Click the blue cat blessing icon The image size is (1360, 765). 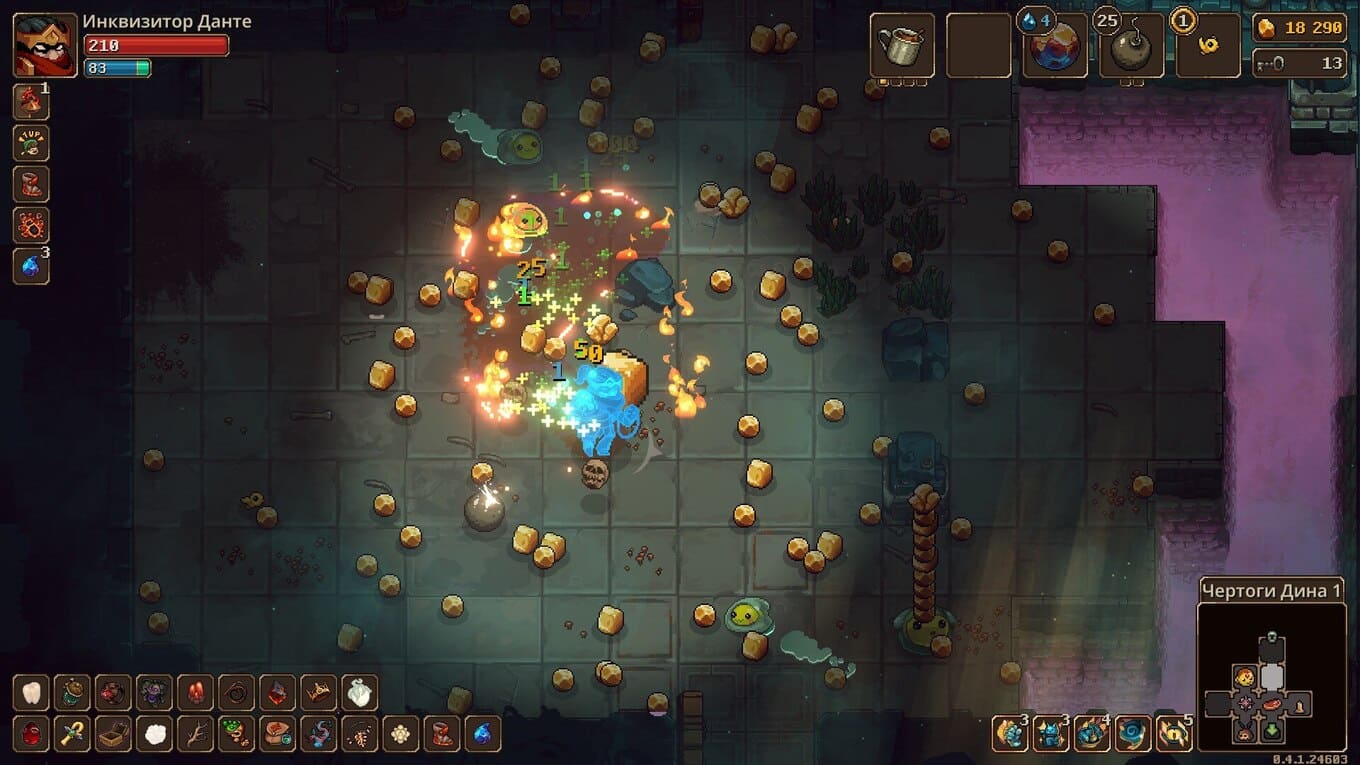pyautogui.click(x=1050, y=734)
